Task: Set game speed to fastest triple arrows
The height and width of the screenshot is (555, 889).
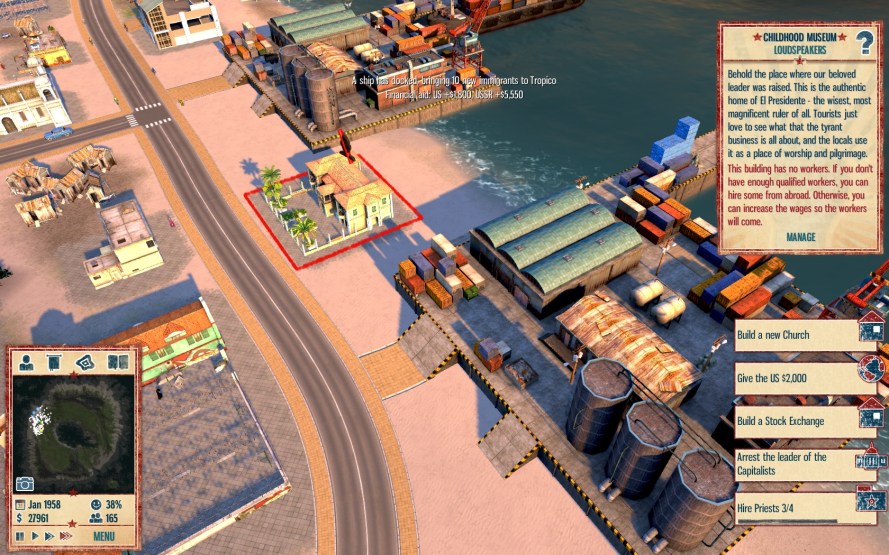Action: pyautogui.click(x=65, y=536)
